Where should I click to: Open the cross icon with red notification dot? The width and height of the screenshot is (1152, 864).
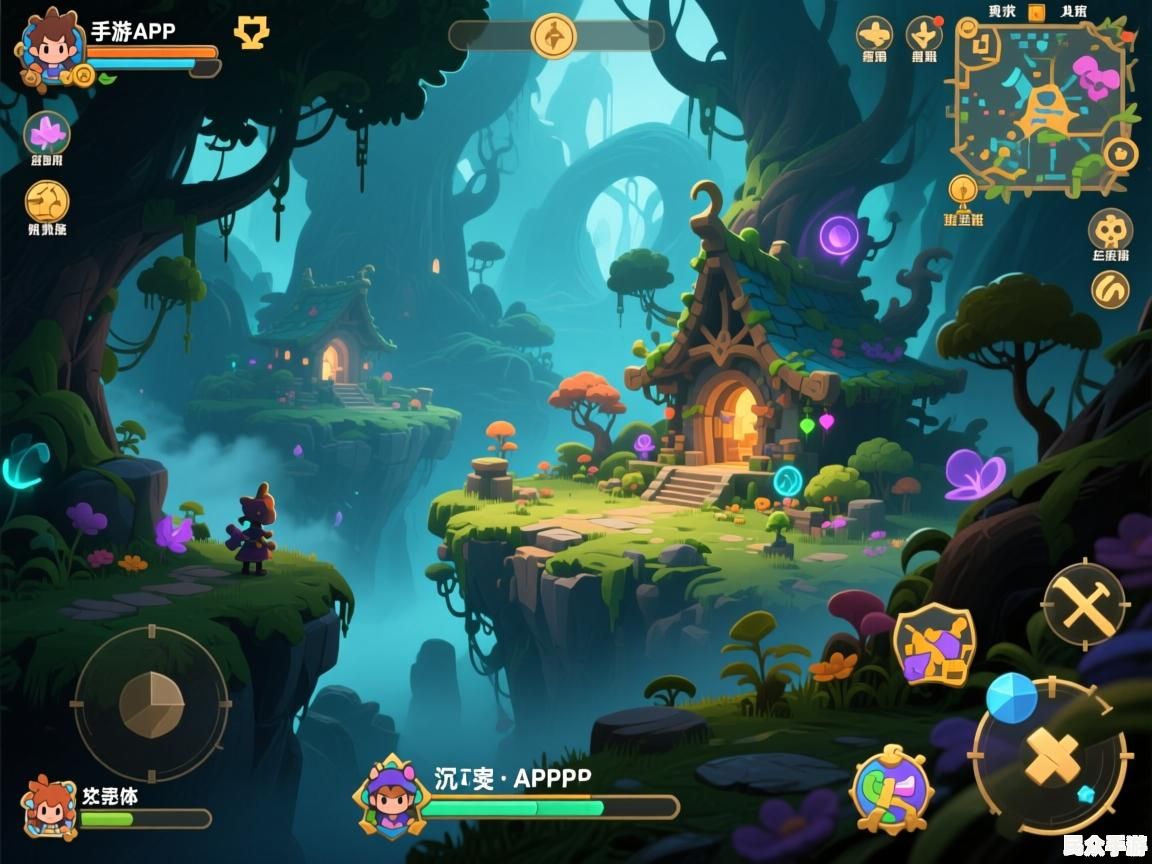point(924,35)
